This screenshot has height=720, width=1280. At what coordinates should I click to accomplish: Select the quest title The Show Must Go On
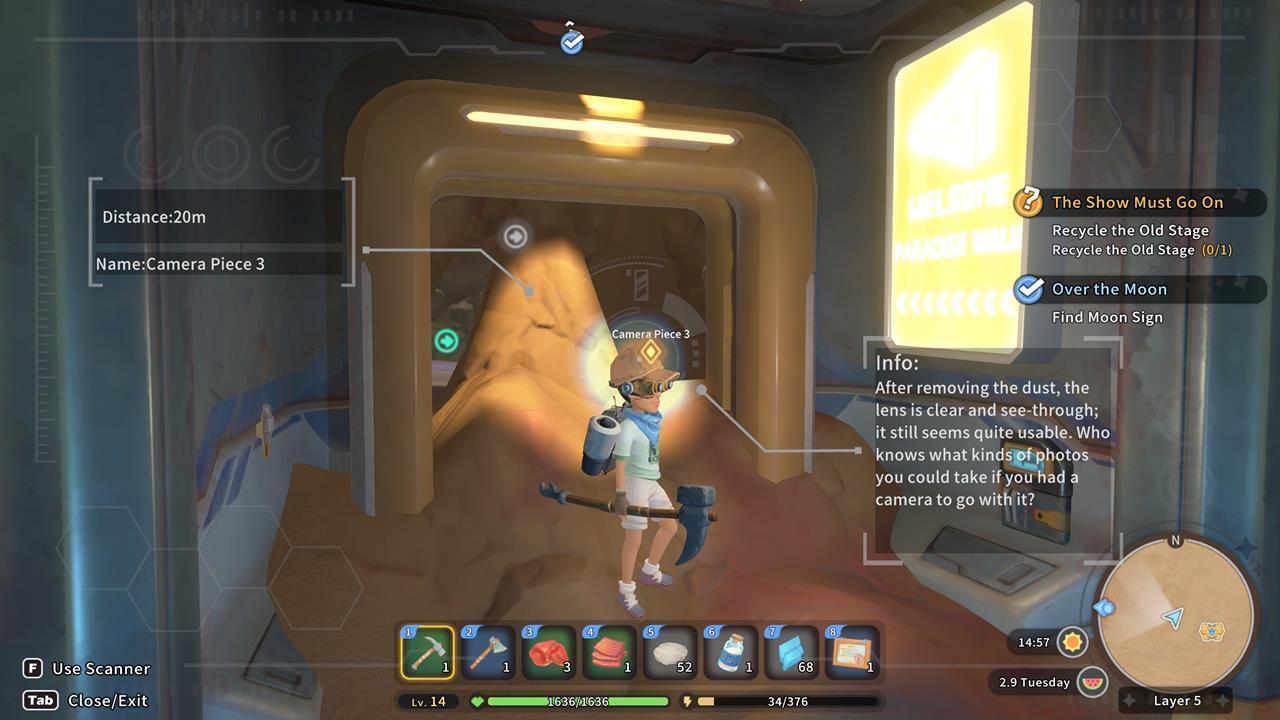point(1137,202)
